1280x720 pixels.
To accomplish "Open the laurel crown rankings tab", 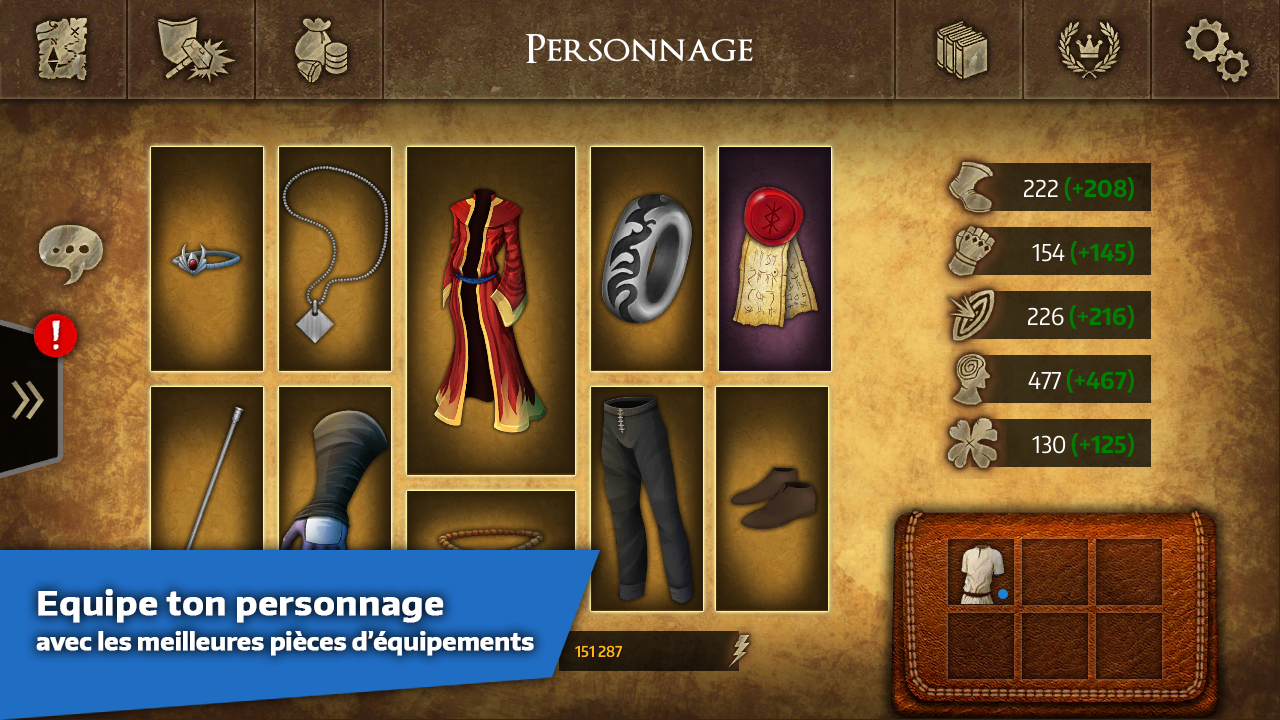I will pos(1088,49).
